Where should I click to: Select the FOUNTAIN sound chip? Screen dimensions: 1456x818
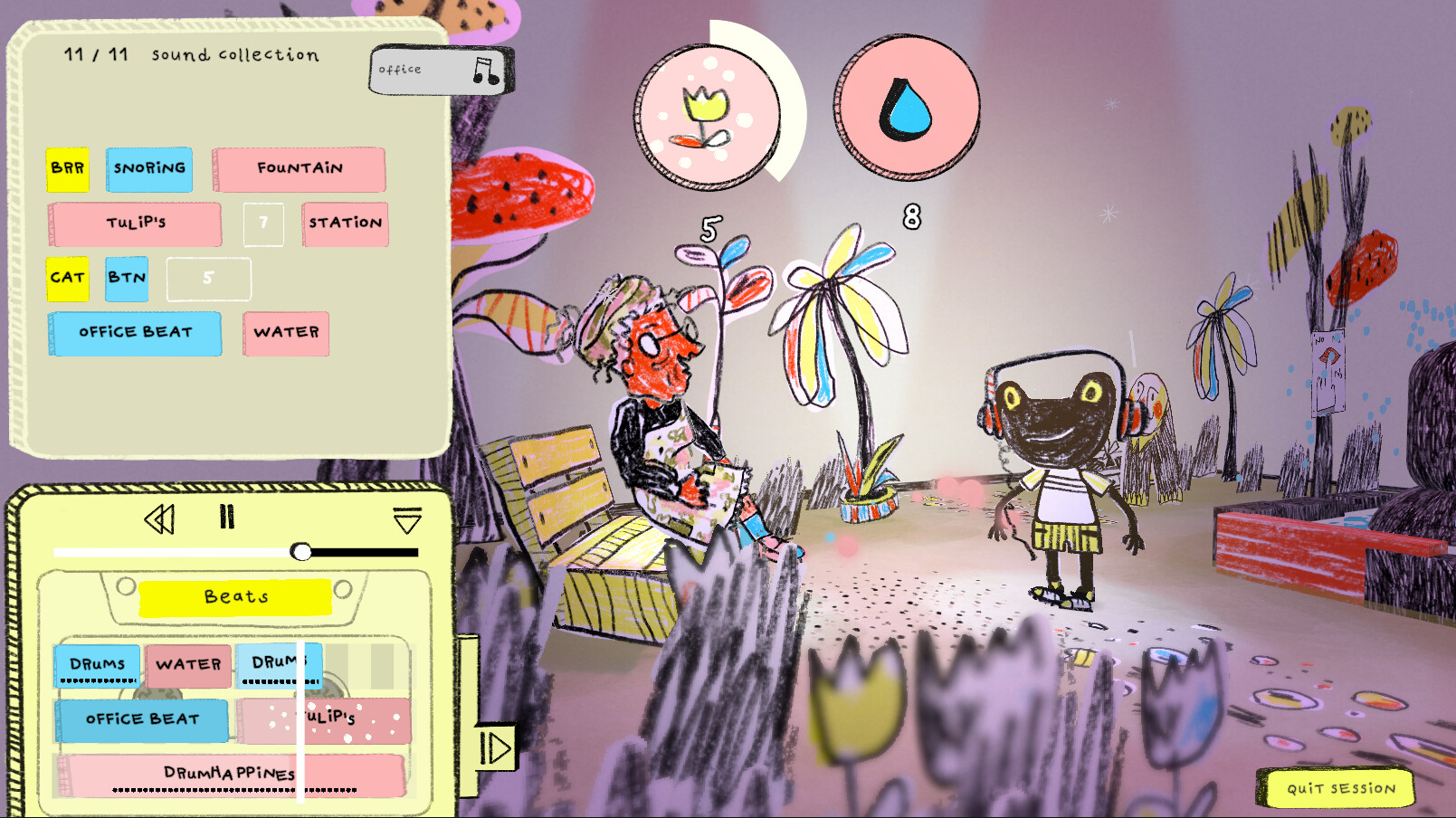tap(300, 167)
